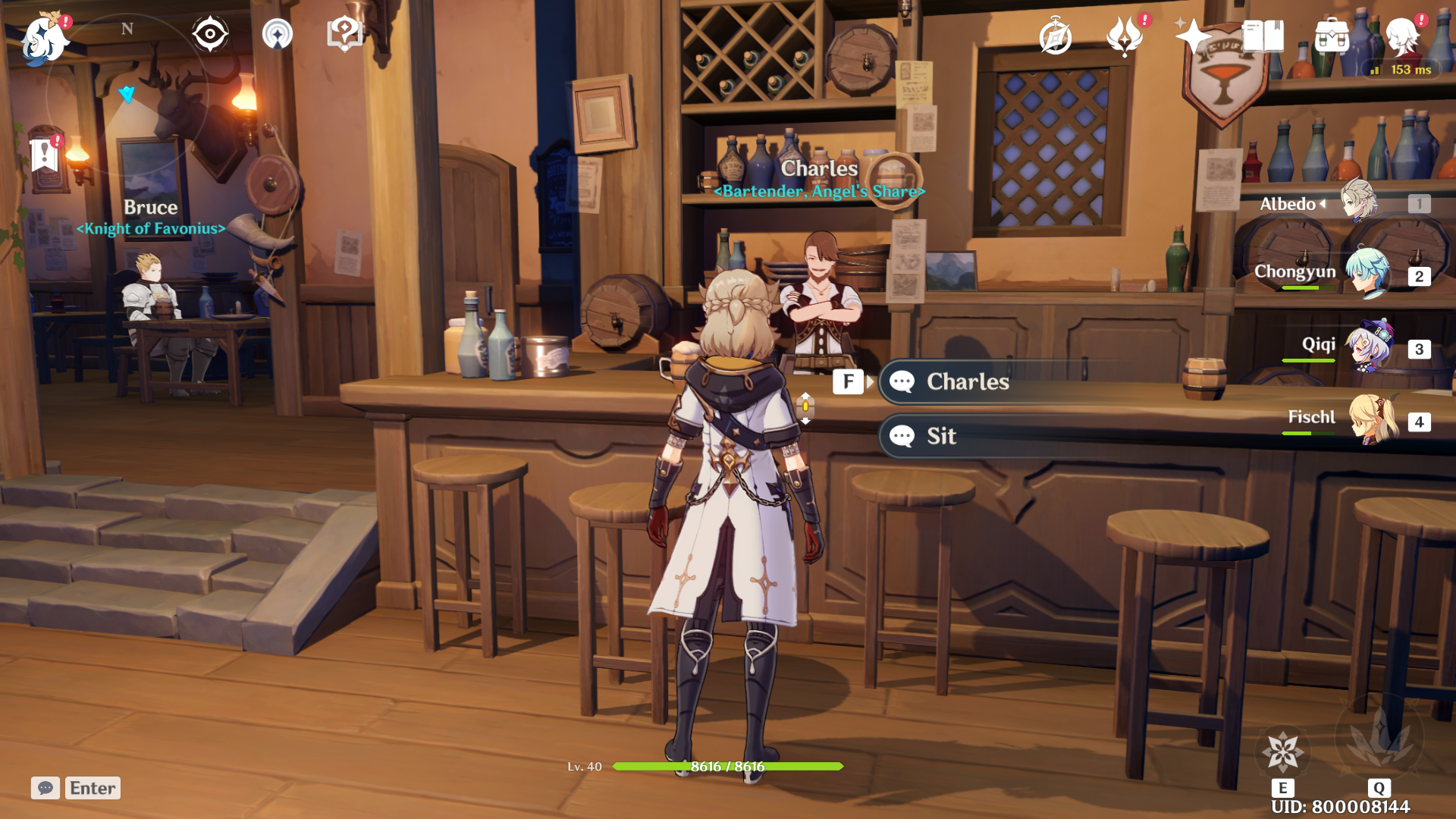Choose the Charles talk option

point(967,381)
